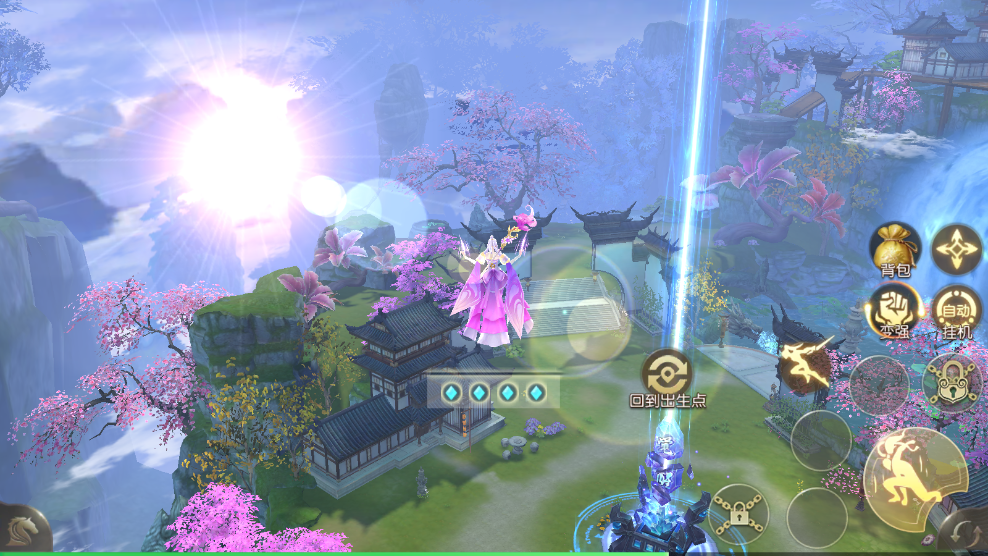
Task: Toggle 自动挂机 auto-battle mode
Action: click(x=957, y=309)
